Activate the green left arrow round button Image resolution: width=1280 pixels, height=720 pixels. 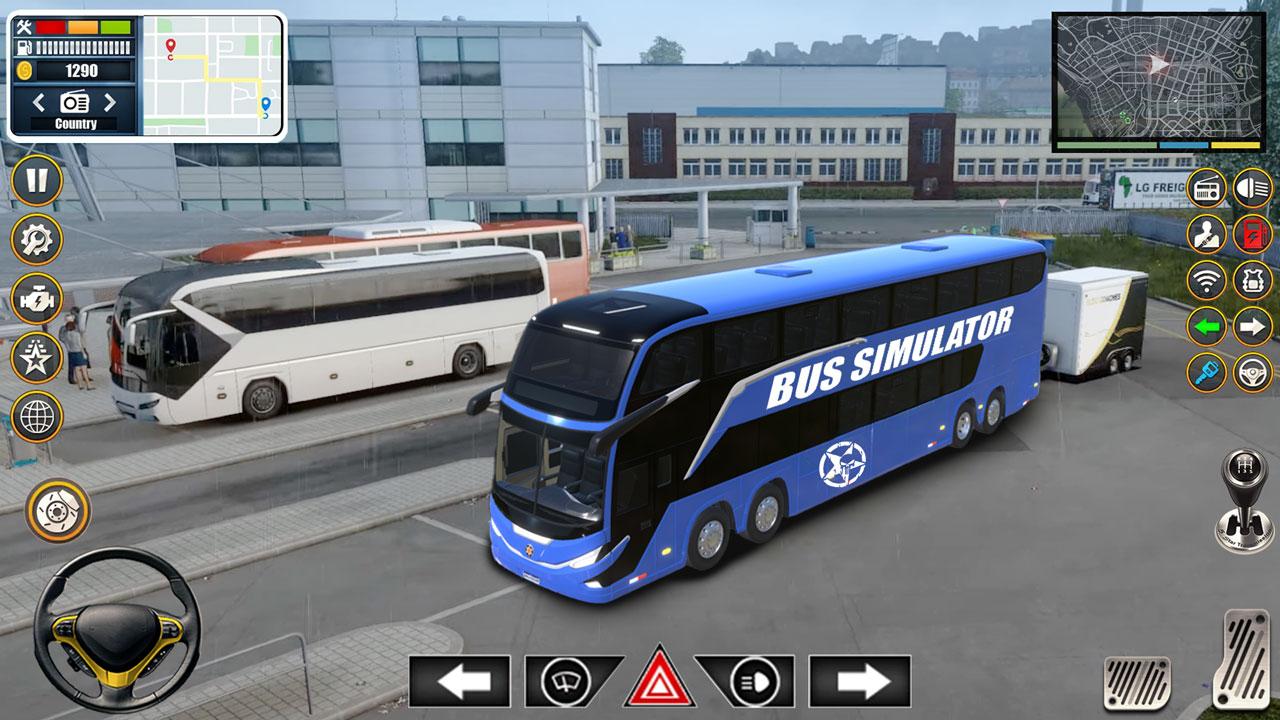point(1207,326)
